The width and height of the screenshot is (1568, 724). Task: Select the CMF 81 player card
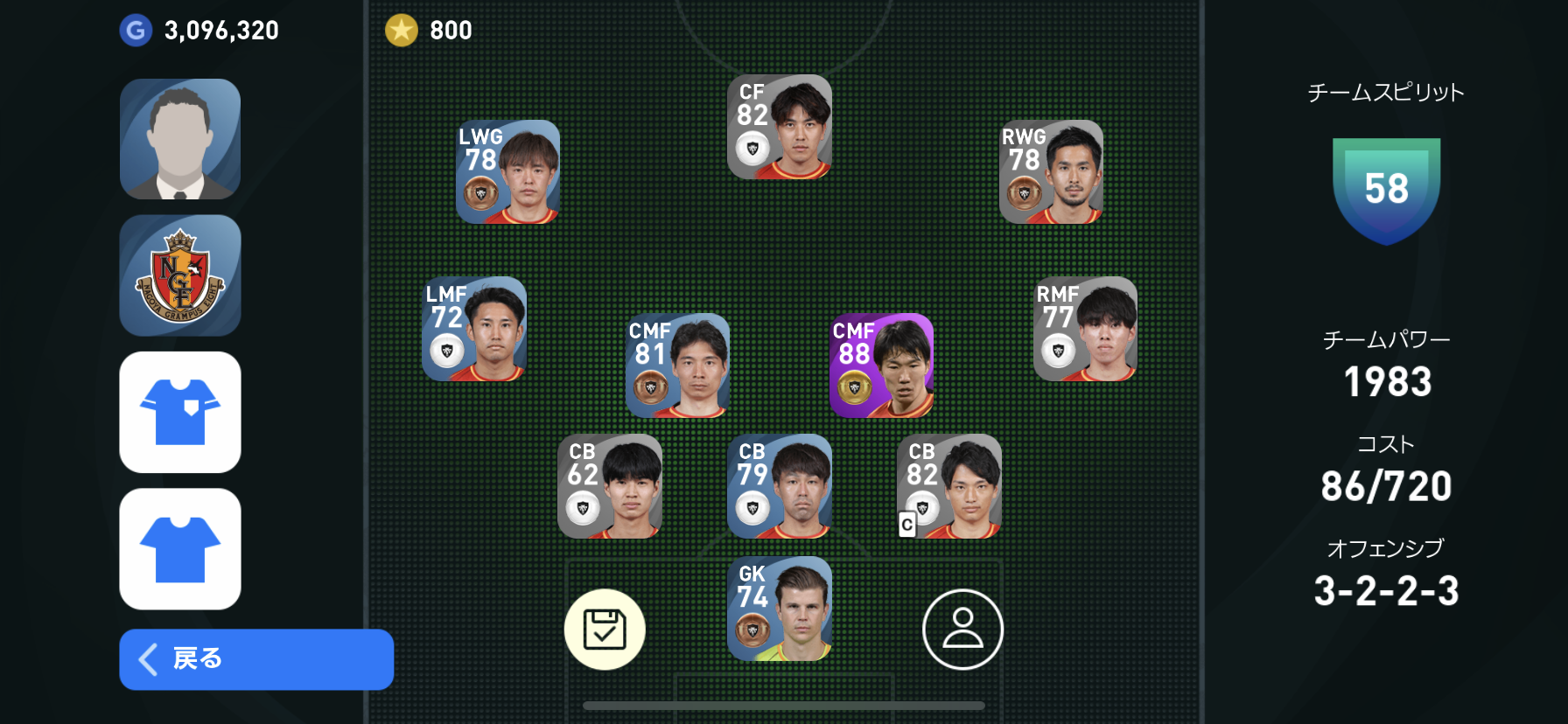677,365
